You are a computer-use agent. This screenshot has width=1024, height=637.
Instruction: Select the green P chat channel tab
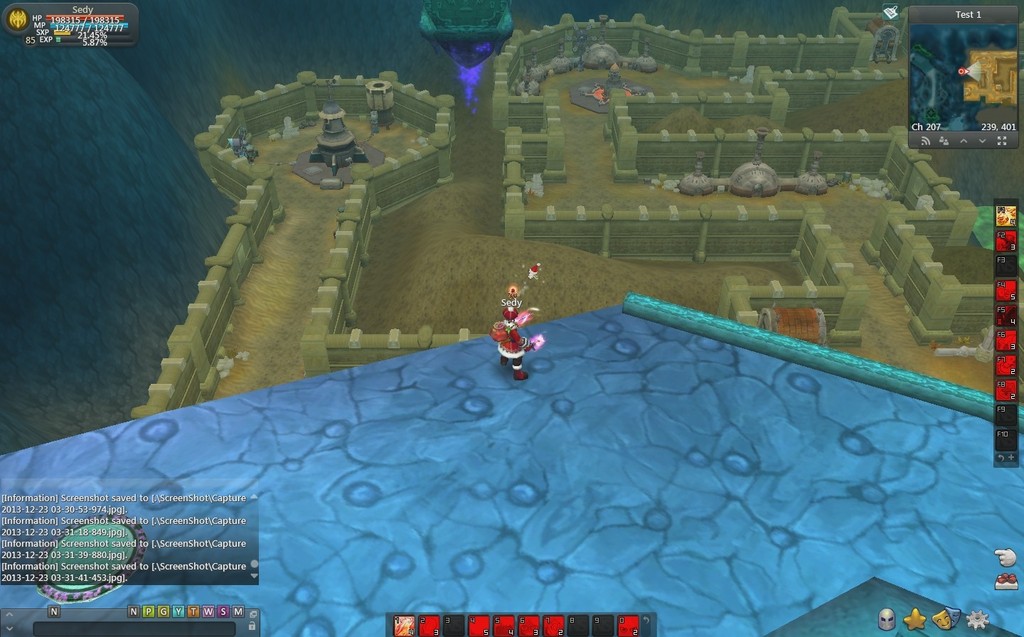pos(148,611)
